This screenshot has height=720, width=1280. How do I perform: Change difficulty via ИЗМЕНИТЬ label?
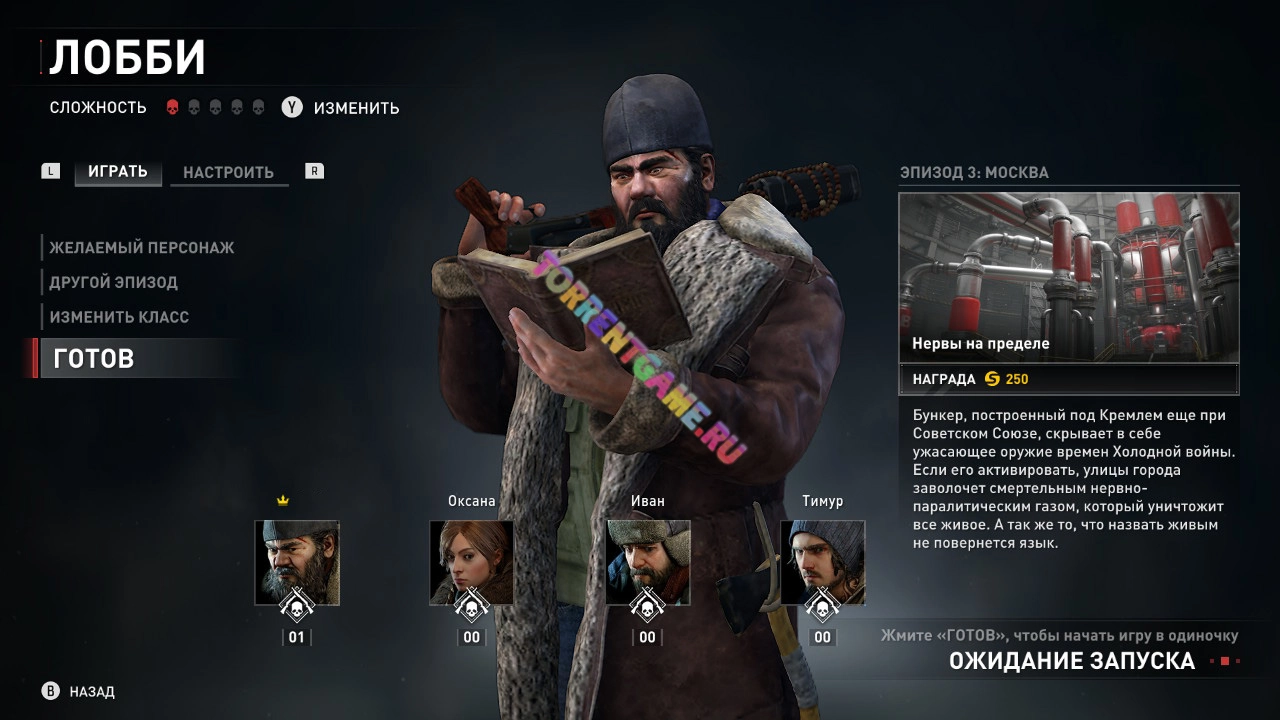(x=356, y=108)
